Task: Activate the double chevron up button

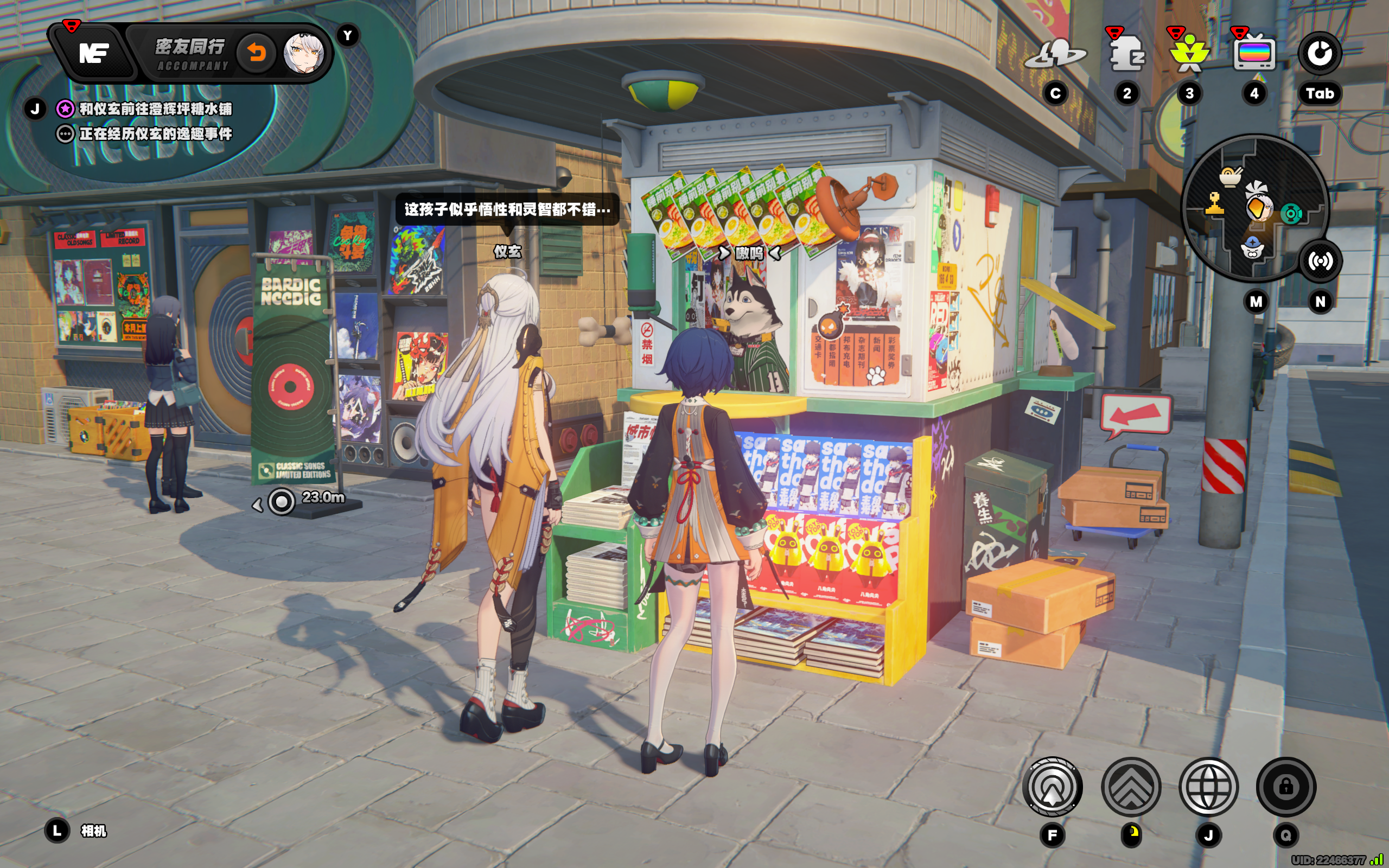Action: [1131, 787]
